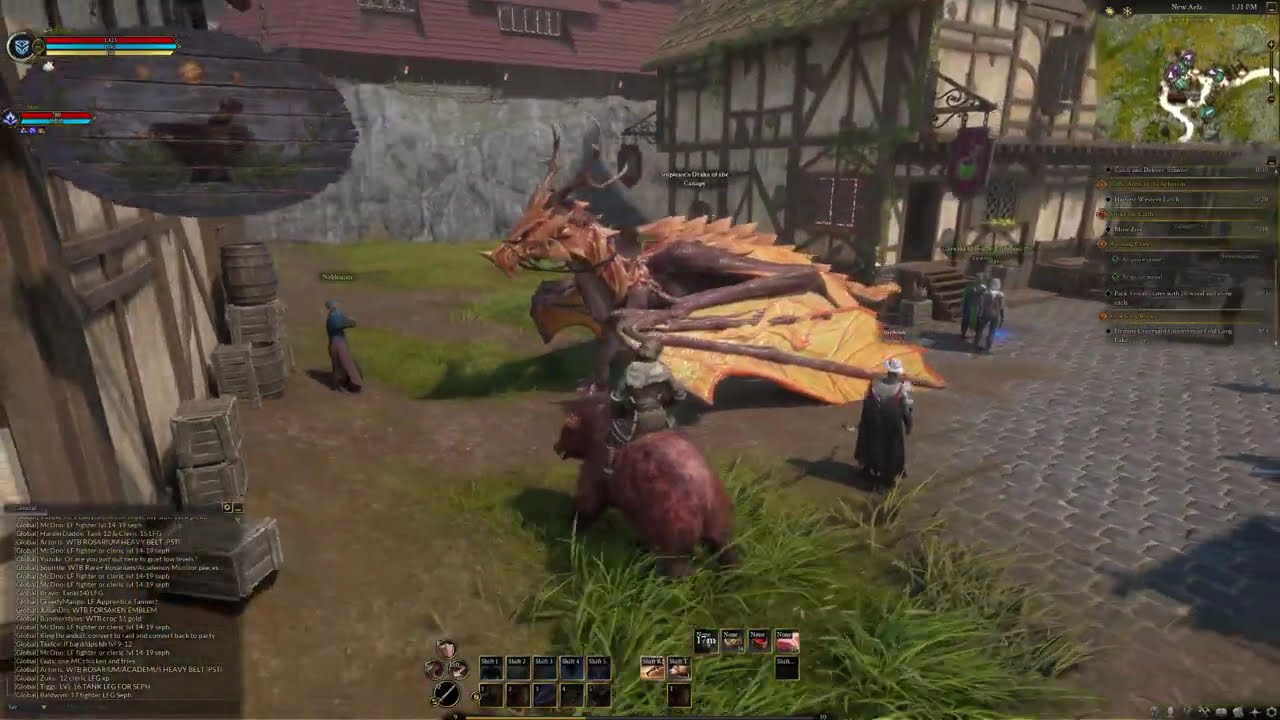
Task: Switch to the General chat tab
Action: (25, 508)
